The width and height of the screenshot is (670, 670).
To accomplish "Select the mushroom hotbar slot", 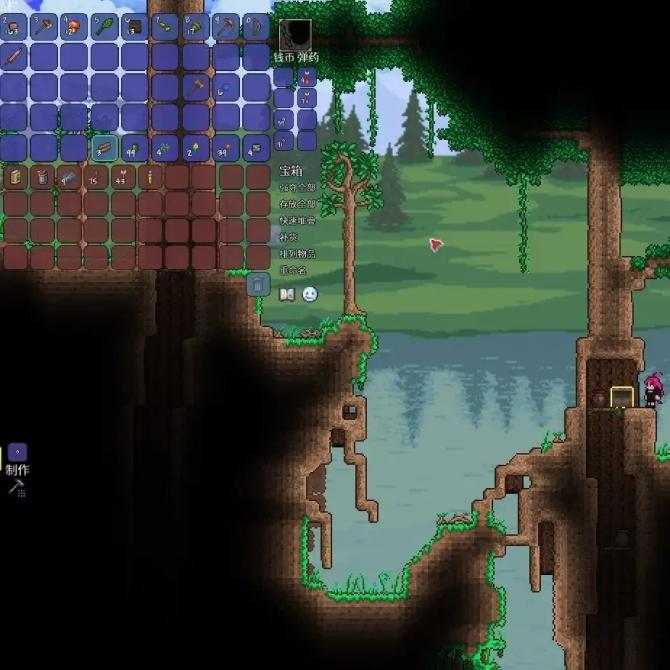I will pos(75,27).
